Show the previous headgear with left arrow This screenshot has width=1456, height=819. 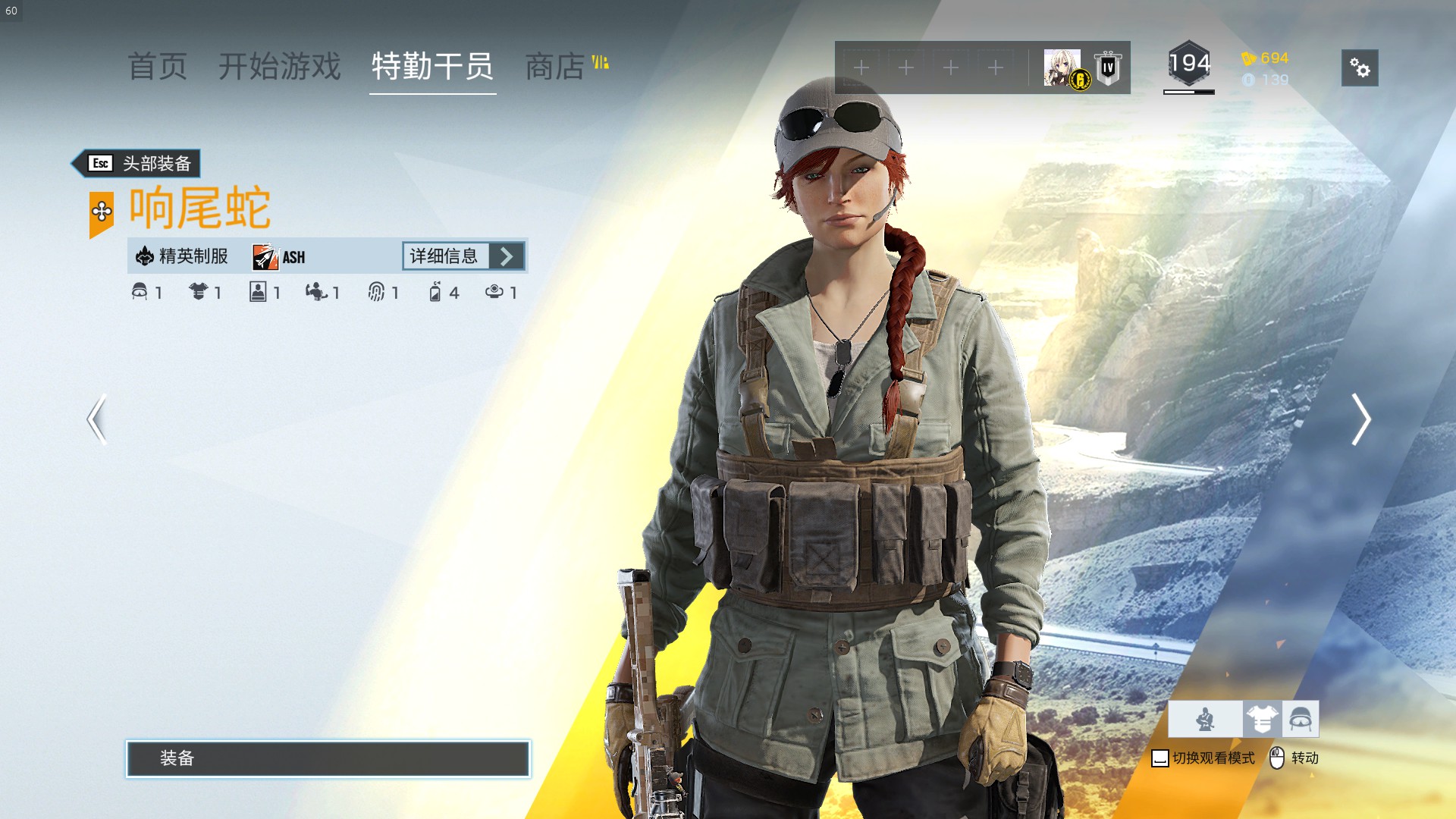[x=96, y=419]
